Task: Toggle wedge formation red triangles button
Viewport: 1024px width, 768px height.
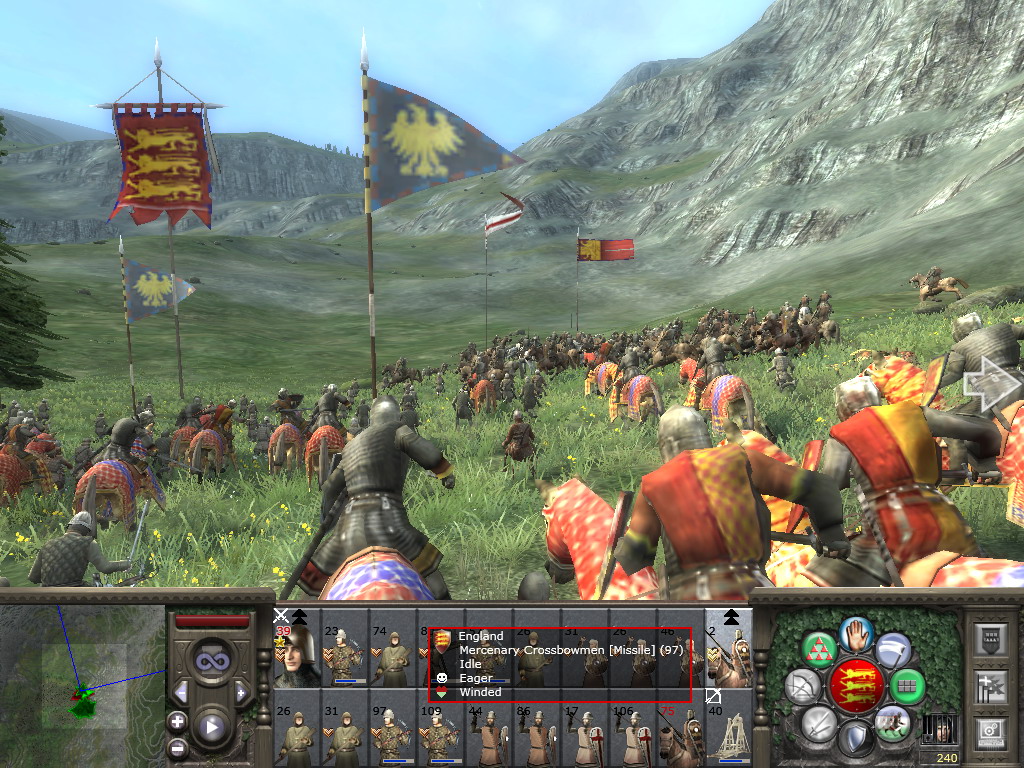Action: click(820, 650)
